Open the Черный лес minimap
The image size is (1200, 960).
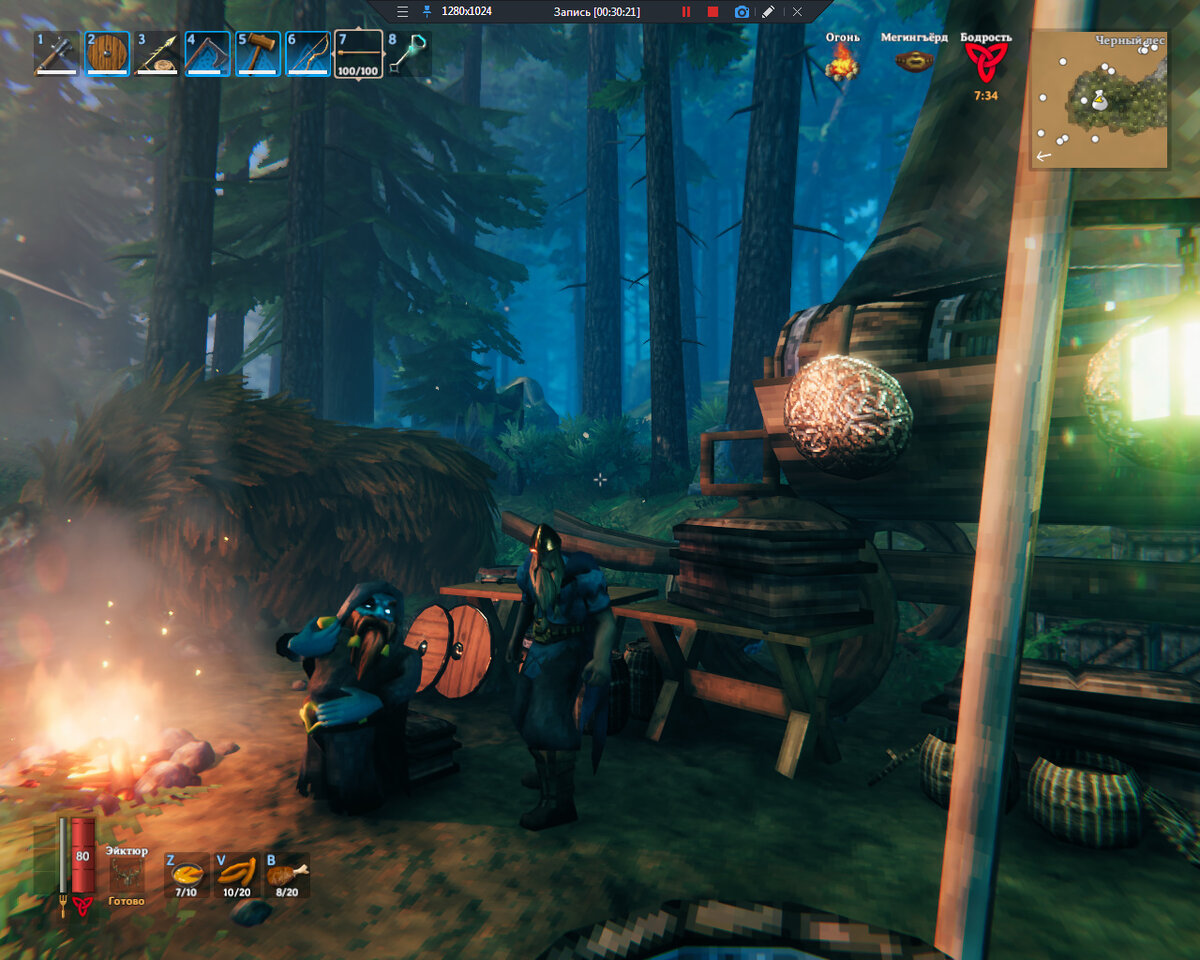pos(1098,99)
